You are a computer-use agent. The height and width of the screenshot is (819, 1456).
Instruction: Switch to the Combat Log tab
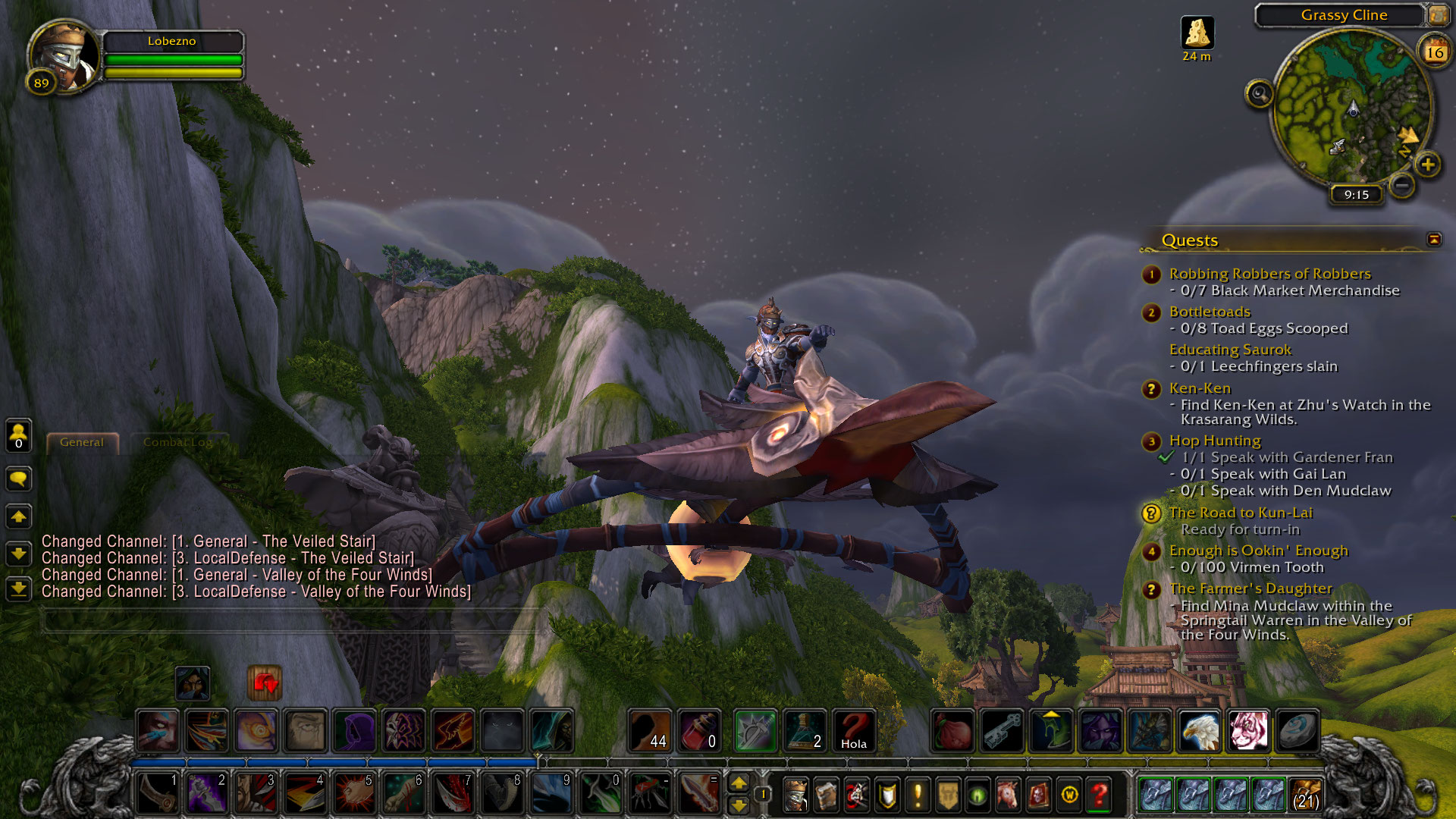[x=177, y=443]
